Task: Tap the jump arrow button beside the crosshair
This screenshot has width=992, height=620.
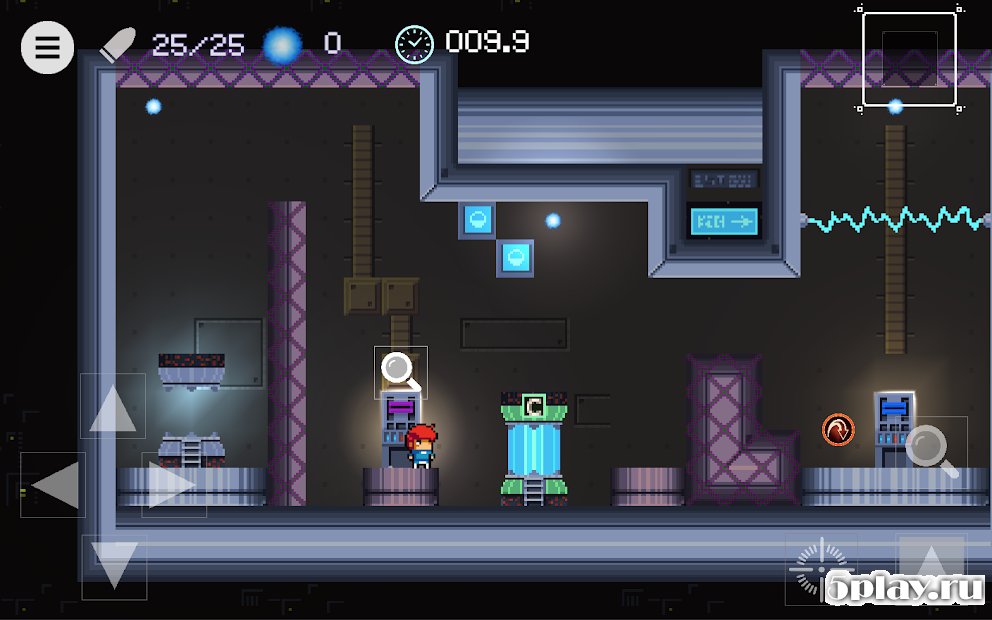Action: (x=930, y=566)
